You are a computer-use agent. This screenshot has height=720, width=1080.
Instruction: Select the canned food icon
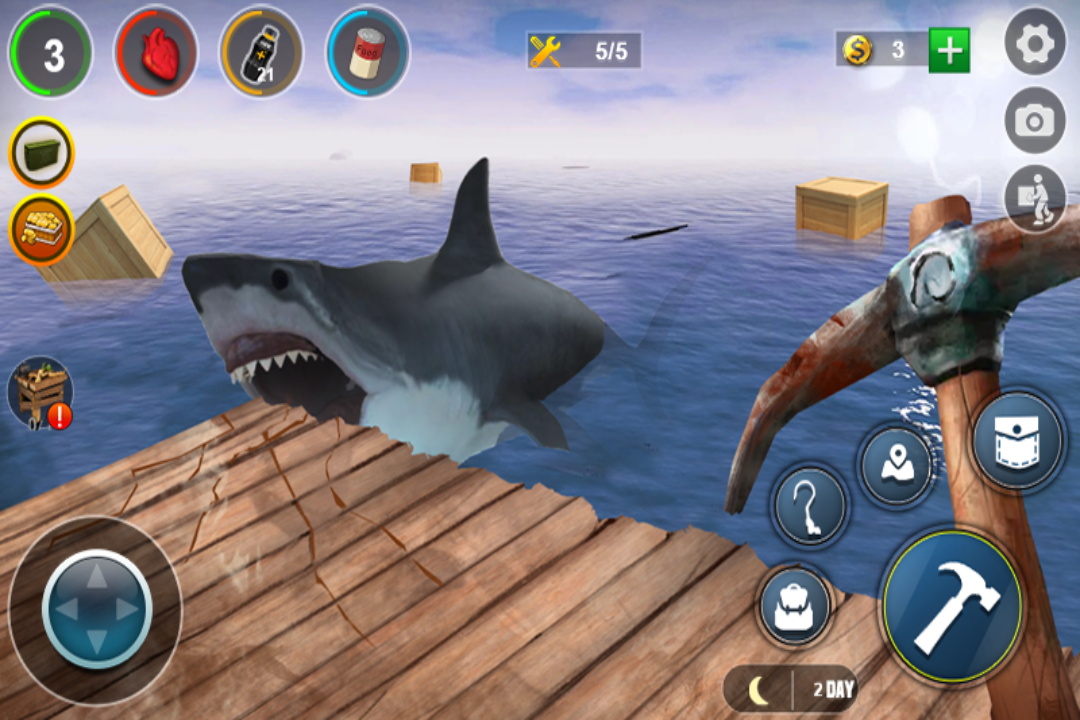pyautogui.click(x=367, y=52)
